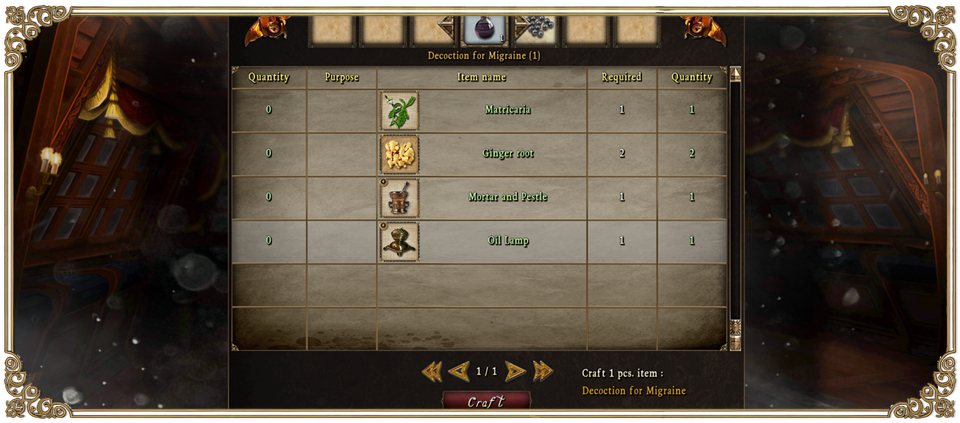Advance to next page with single right arrow
Image resolution: width=960 pixels, height=423 pixels.
point(515,372)
